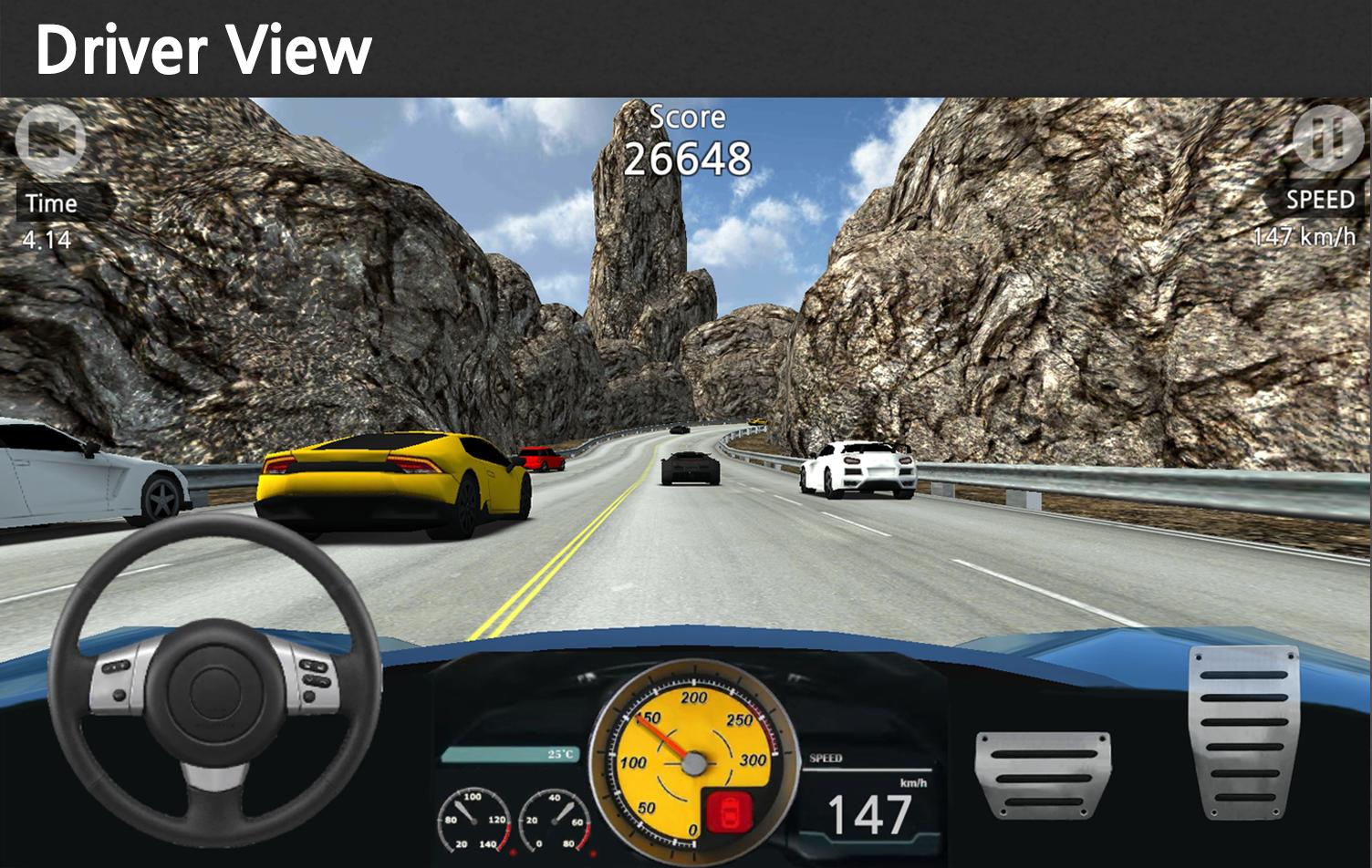
Task: Click the Driver View title banner
Action: pos(205,50)
